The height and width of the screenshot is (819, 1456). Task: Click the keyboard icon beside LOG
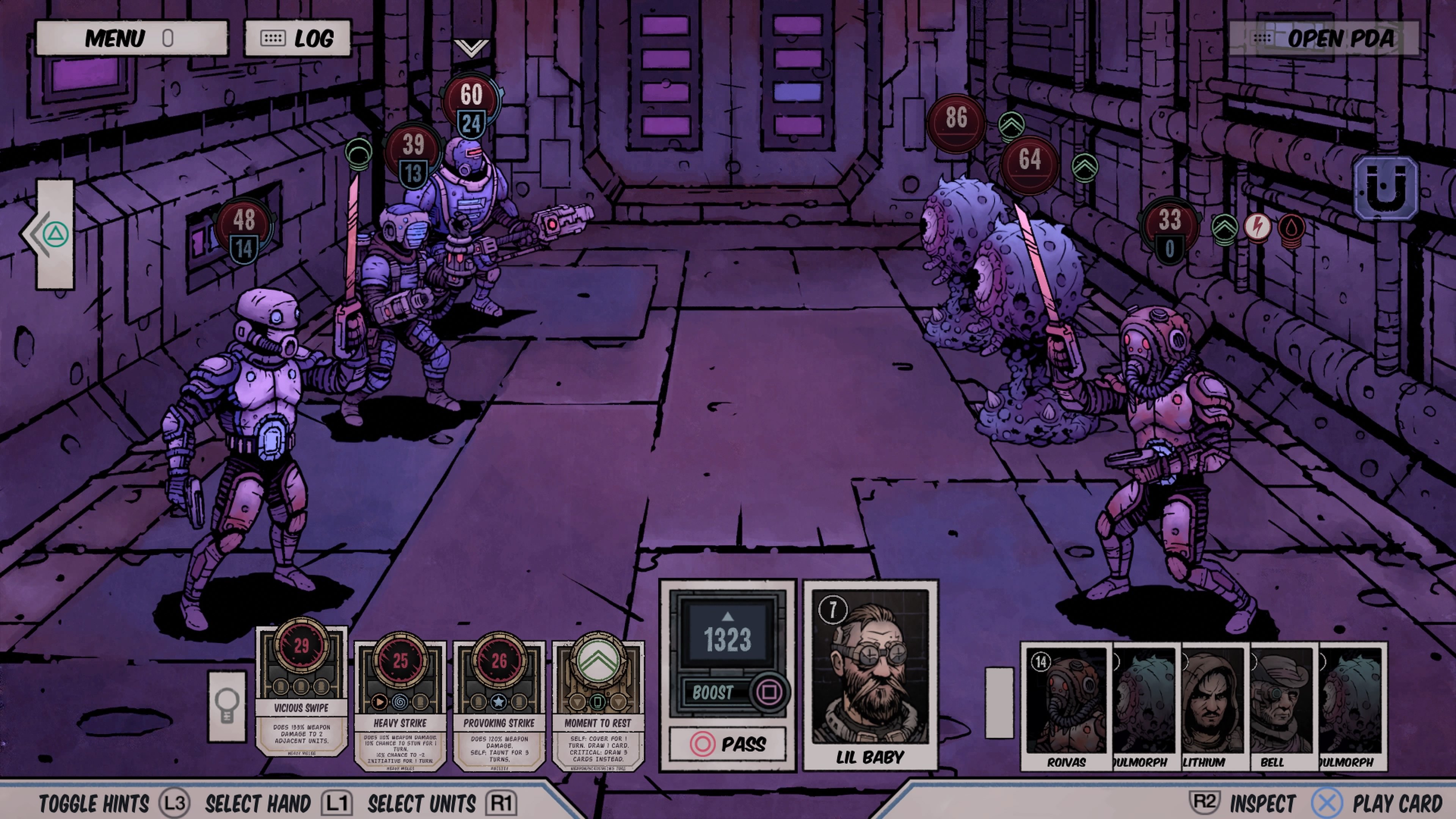tap(274, 37)
